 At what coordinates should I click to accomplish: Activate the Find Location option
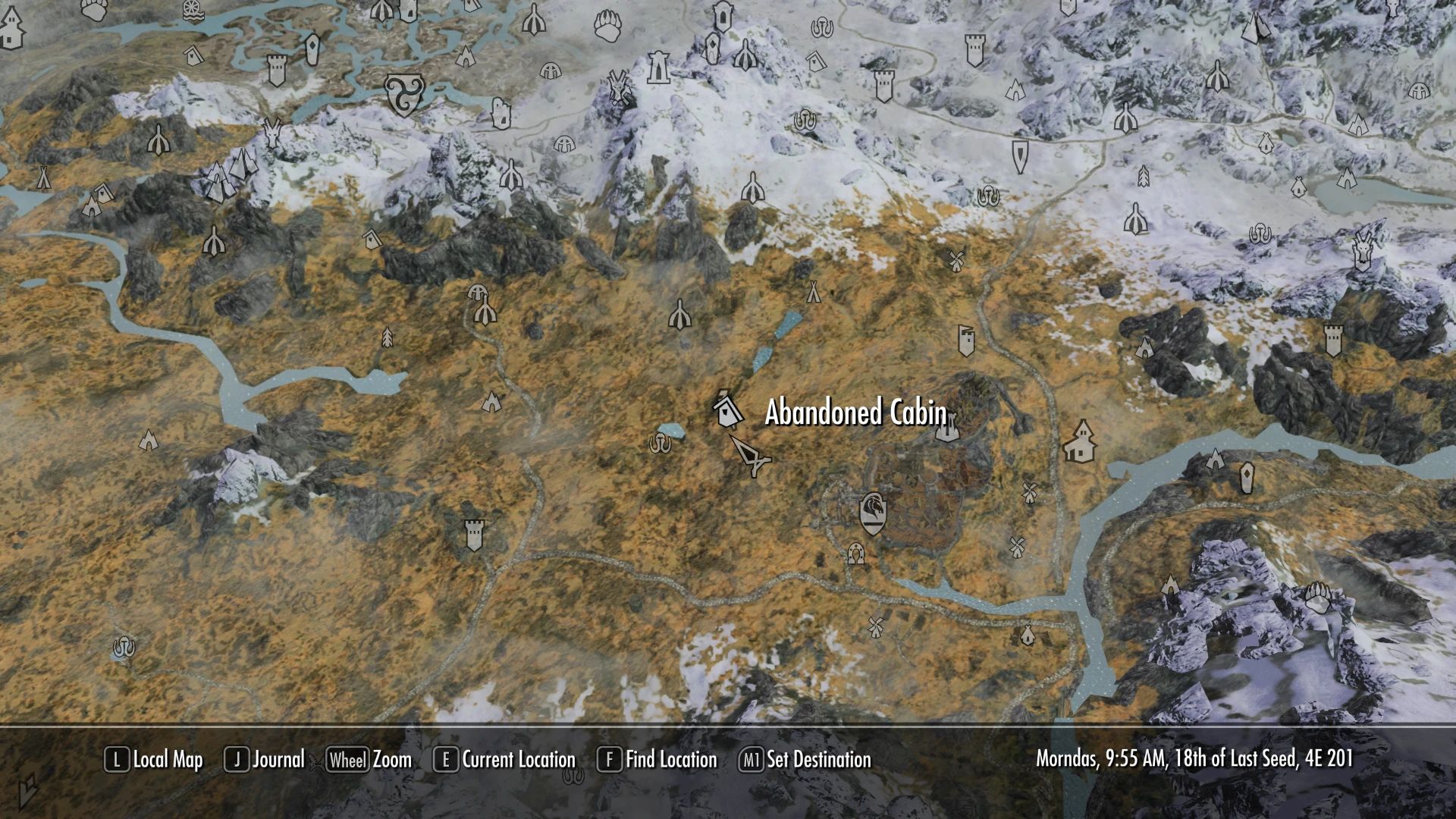[658, 760]
